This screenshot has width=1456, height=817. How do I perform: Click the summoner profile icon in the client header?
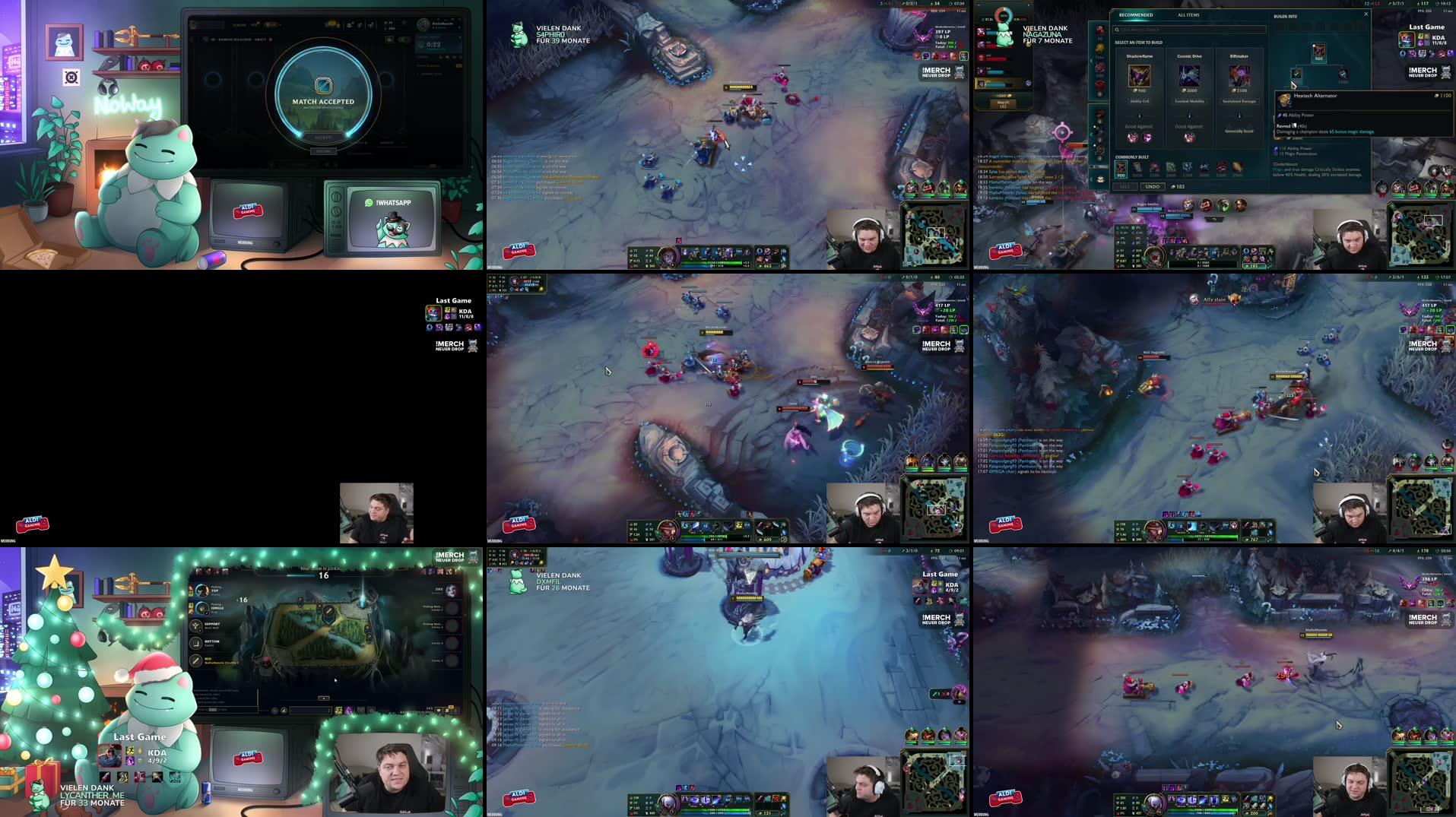[423, 24]
